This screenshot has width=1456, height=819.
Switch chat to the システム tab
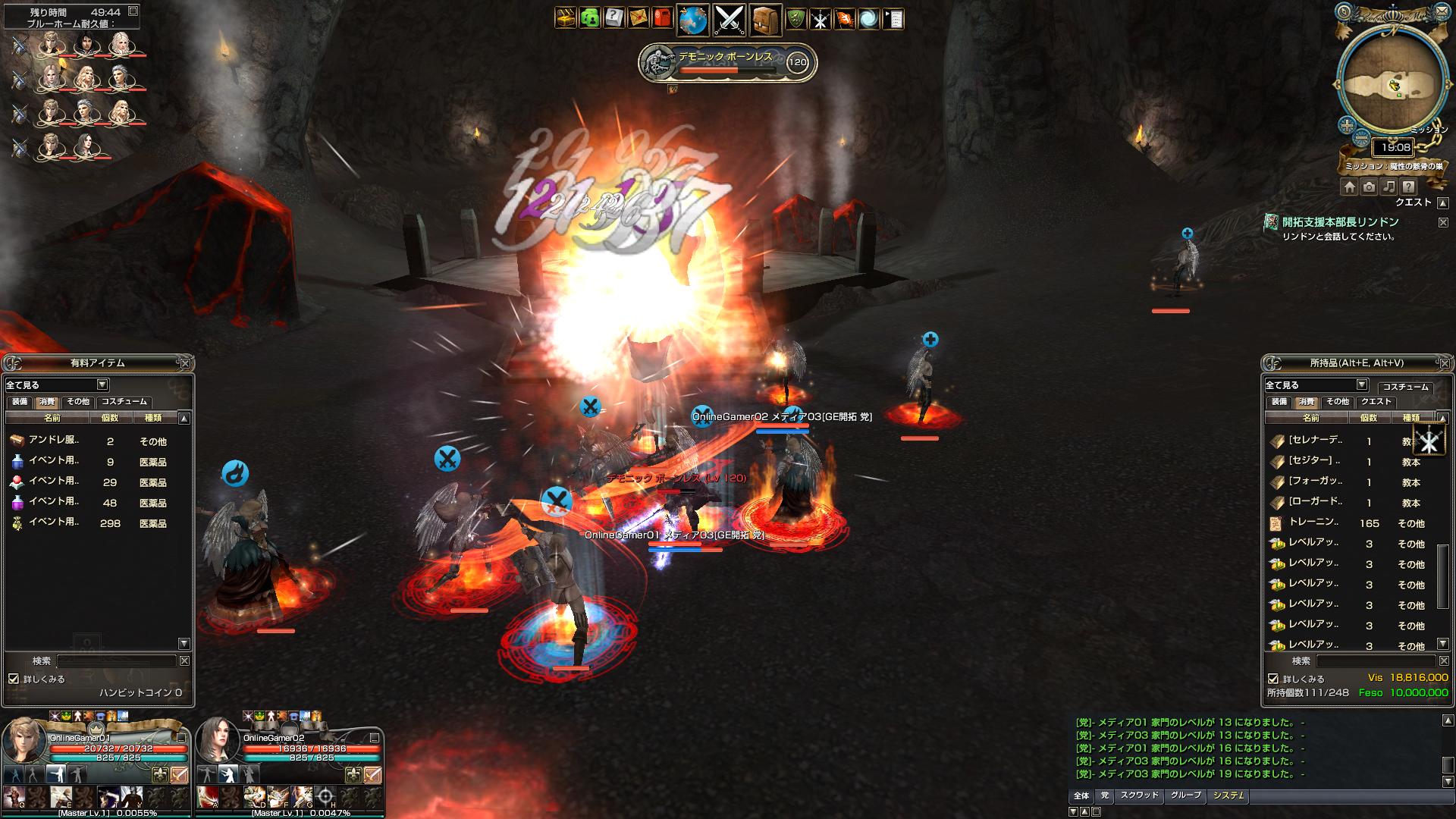pyautogui.click(x=1228, y=795)
